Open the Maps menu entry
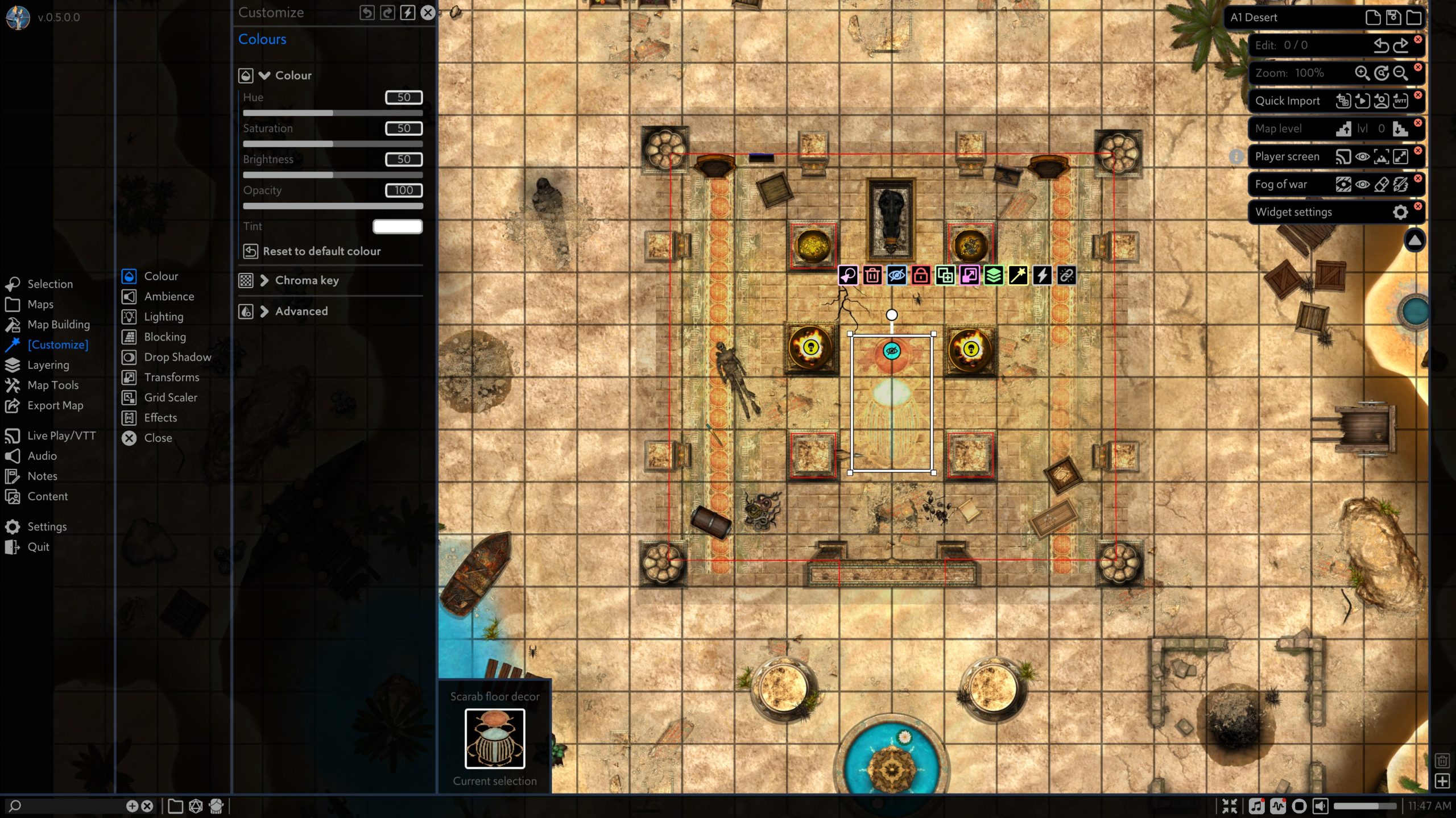This screenshot has height=818, width=1456. [x=40, y=304]
